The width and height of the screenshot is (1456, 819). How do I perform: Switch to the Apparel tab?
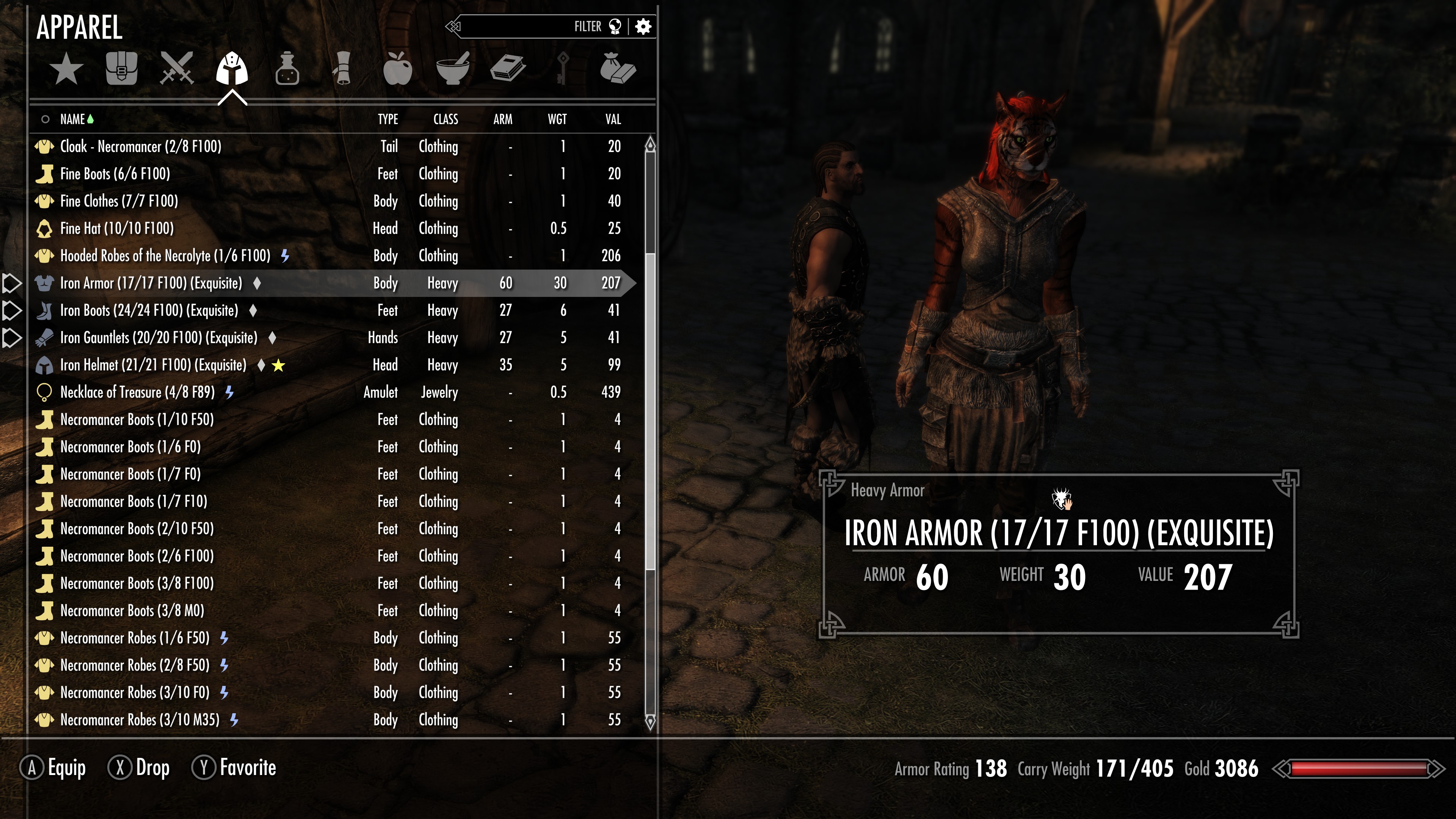point(232,69)
